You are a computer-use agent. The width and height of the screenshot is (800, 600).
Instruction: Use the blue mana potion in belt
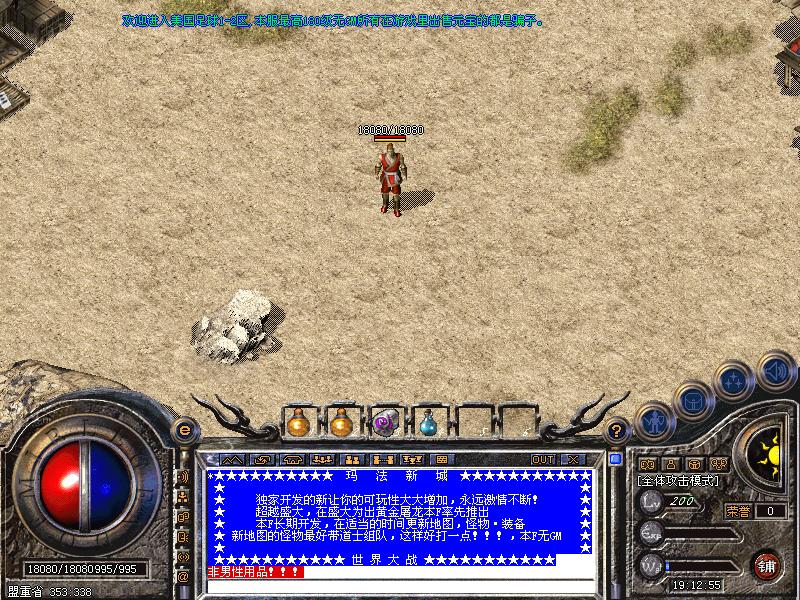point(428,423)
